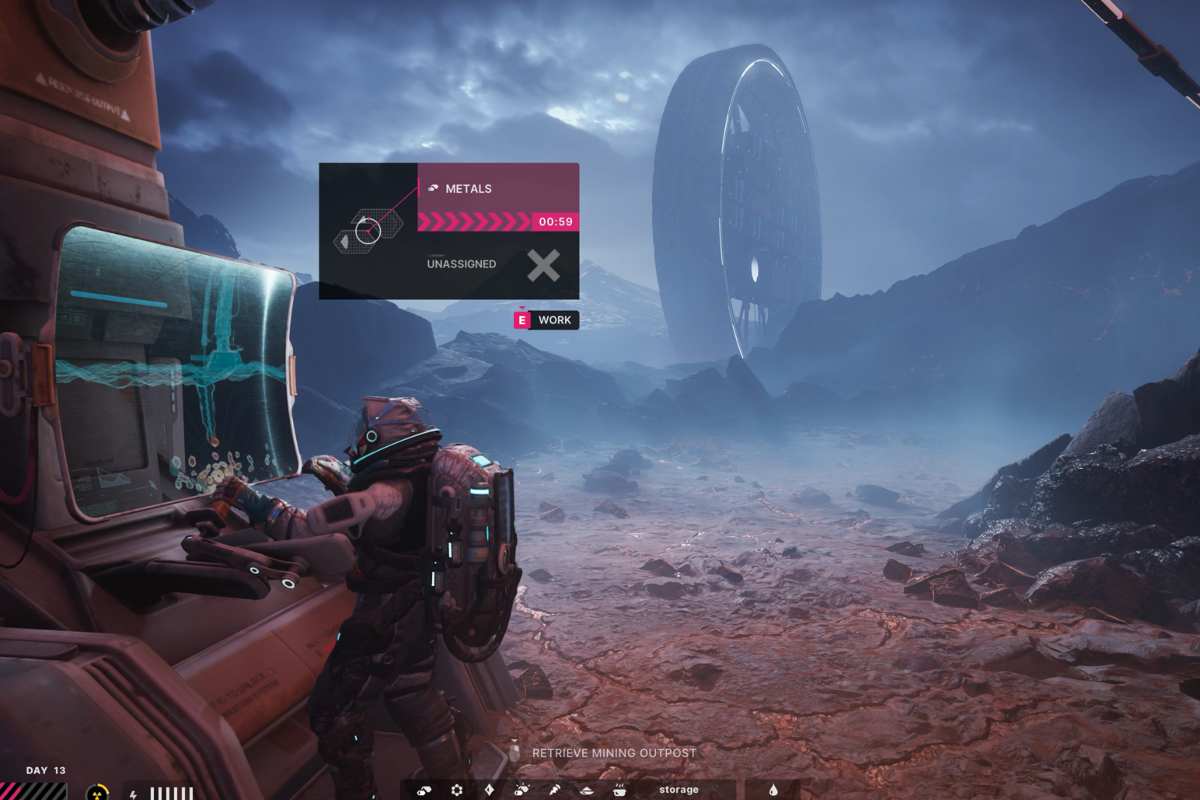Select the mush food bowl icon
Screen dimensions: 1200x800
click(x=586, y=790)
